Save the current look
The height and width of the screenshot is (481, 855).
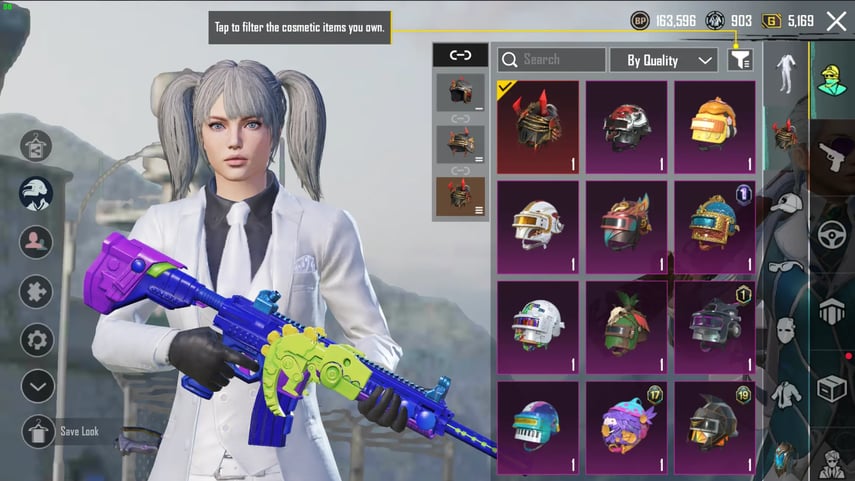39,432
